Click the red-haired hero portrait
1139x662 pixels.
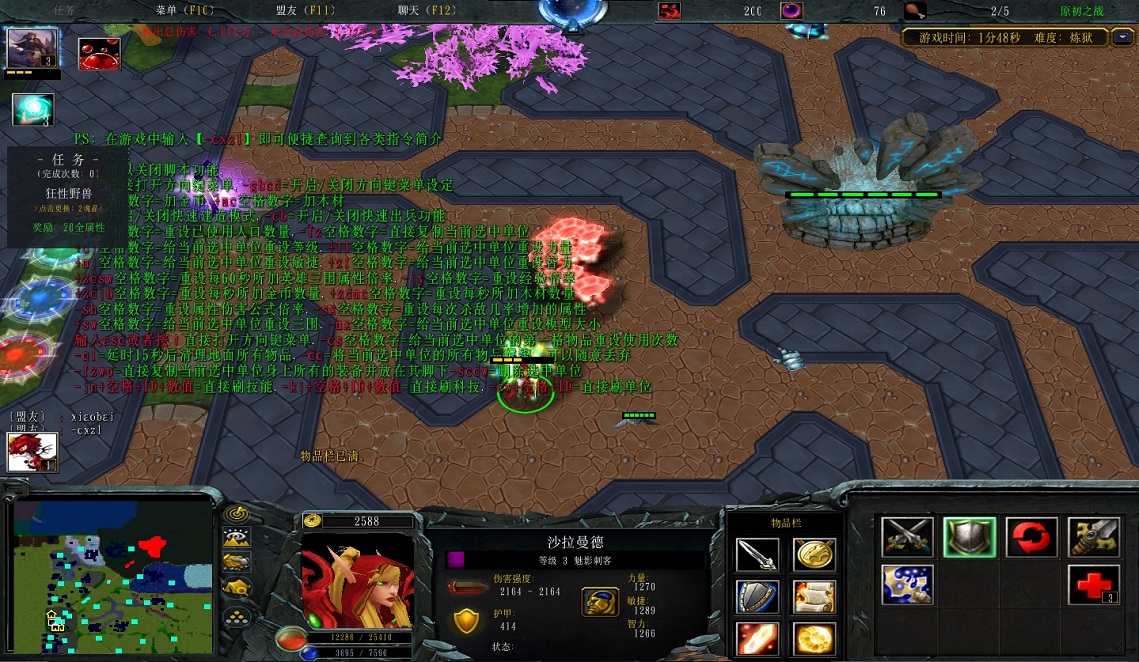[x=357, y=581]
